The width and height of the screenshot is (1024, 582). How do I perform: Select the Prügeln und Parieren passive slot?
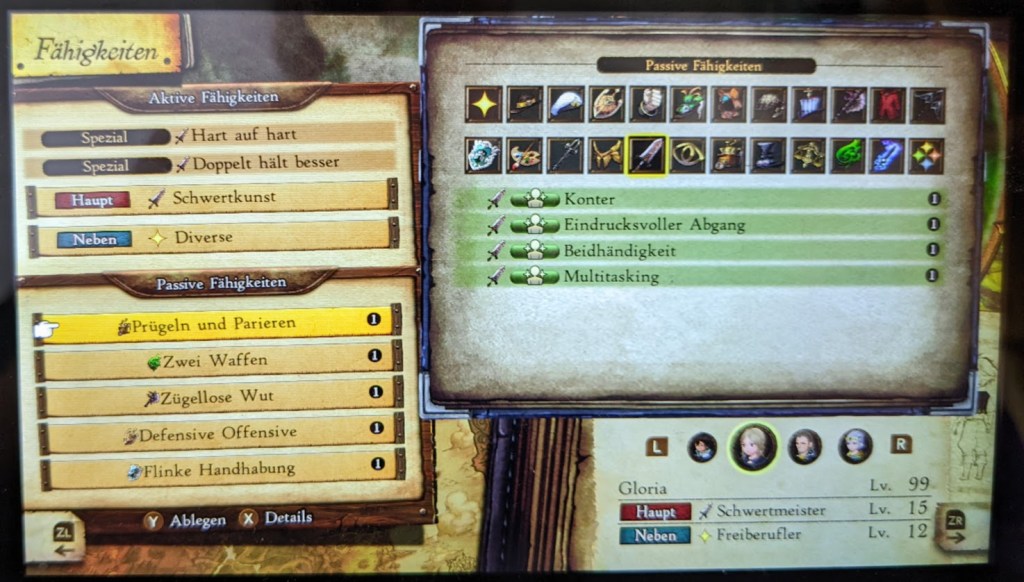pos(216,324)
